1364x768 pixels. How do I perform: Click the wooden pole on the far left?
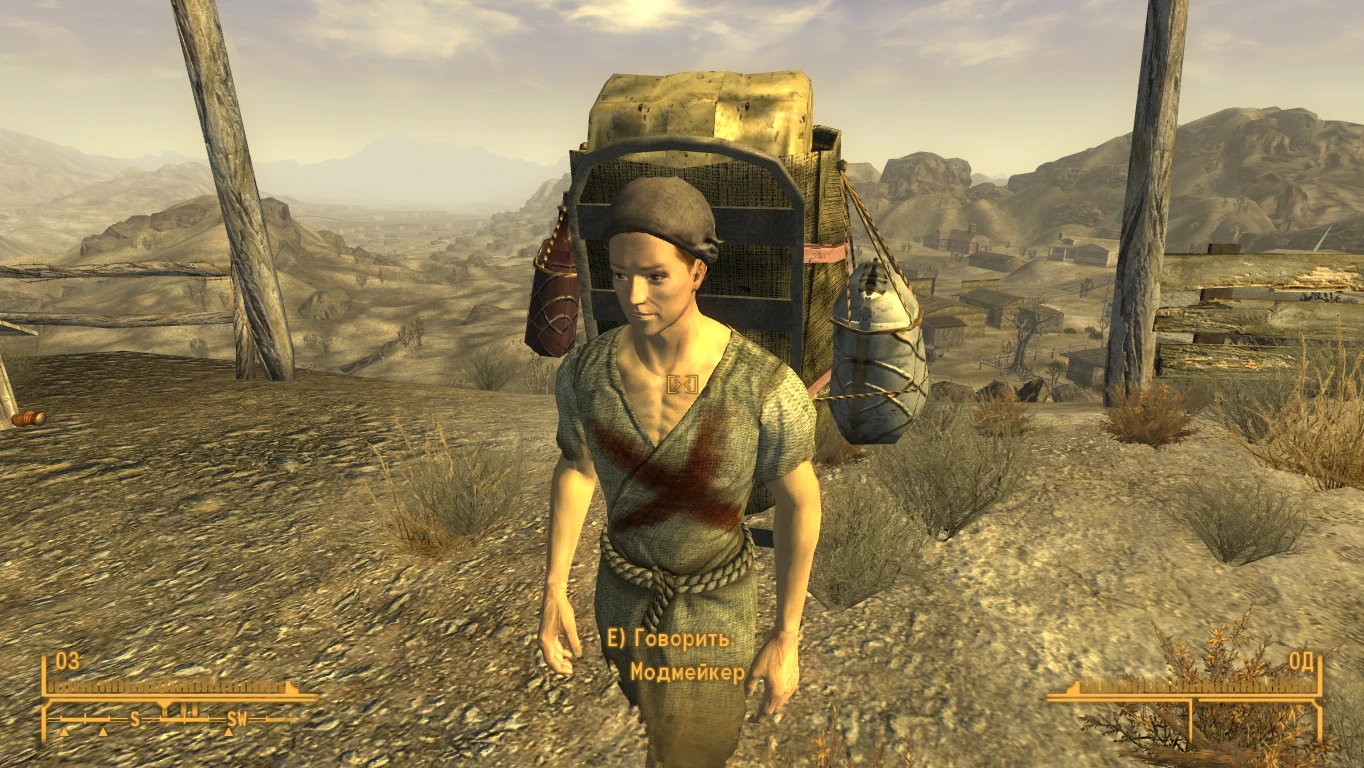coord(233,200)
